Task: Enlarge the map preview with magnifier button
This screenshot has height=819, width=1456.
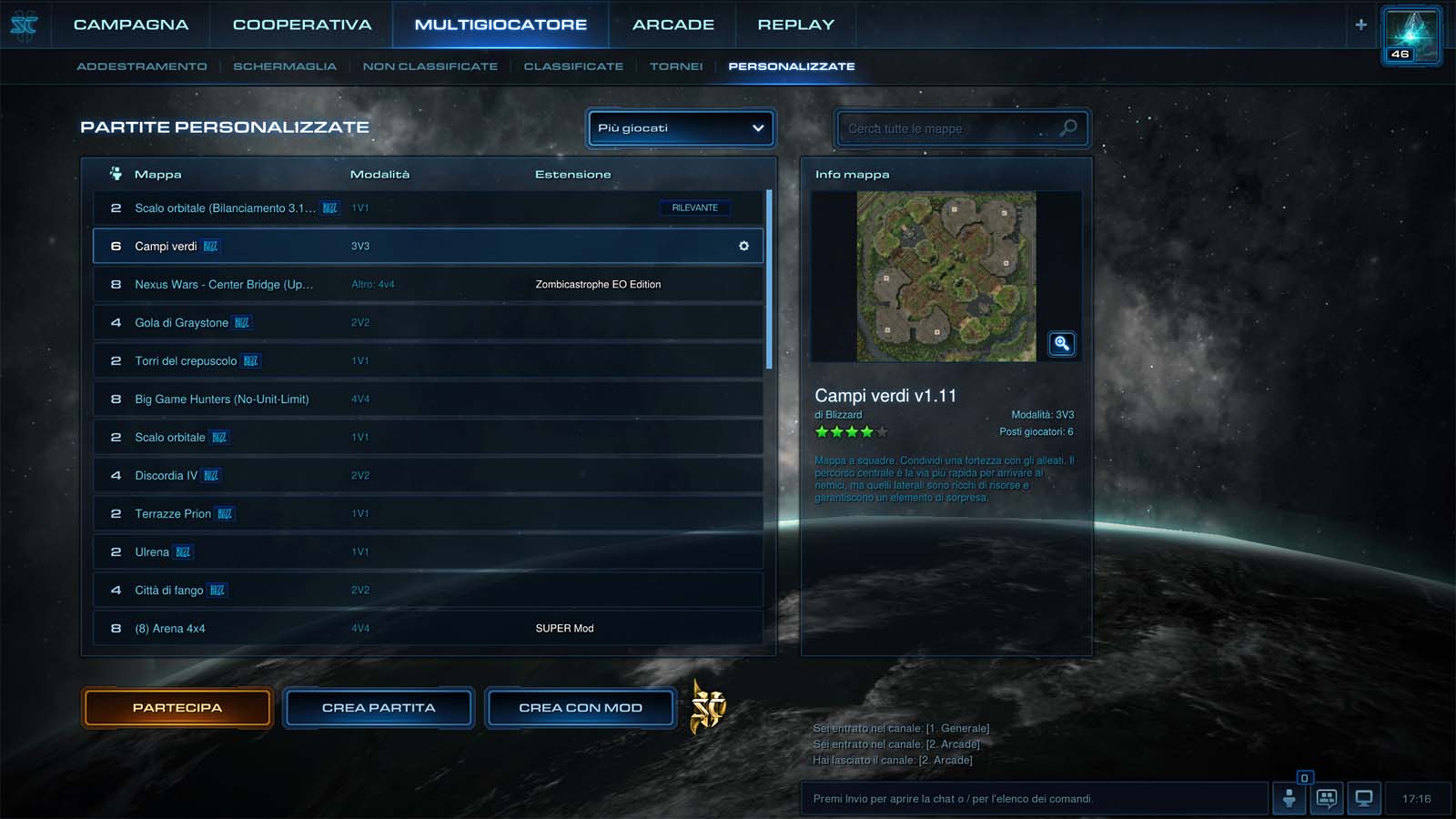Action: point(1061,344)
